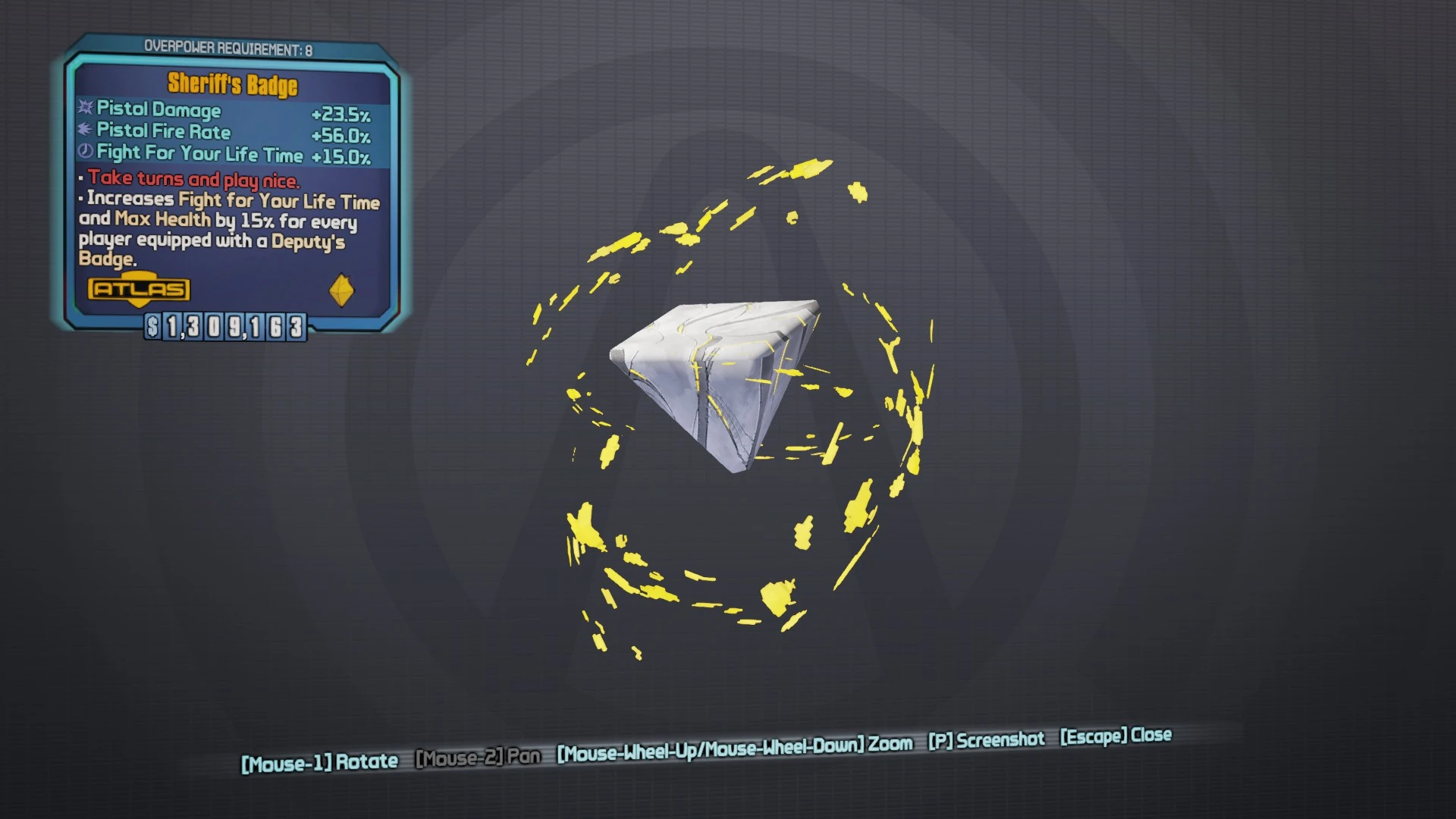Select the Sheriff's Badge title
Screen dimensions: 1456x819
[230, 85]
